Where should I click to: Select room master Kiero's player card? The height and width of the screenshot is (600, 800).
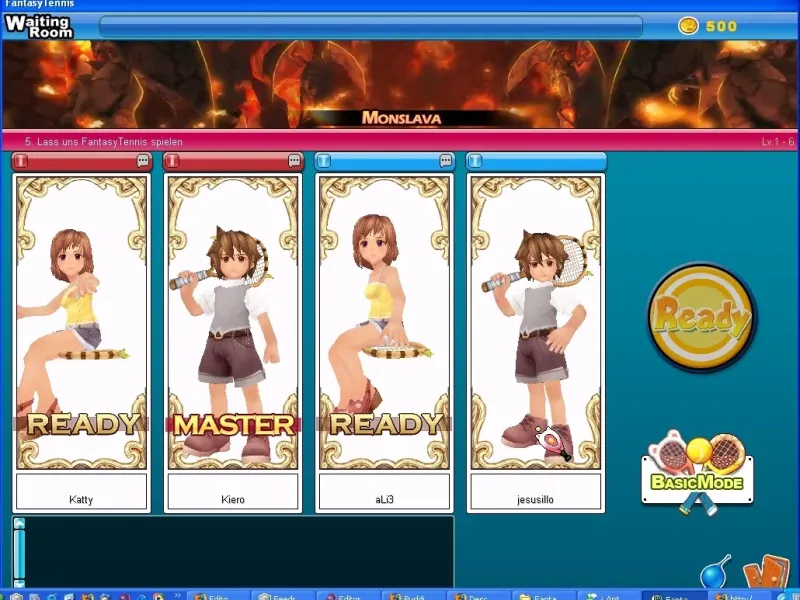[232, 322]
